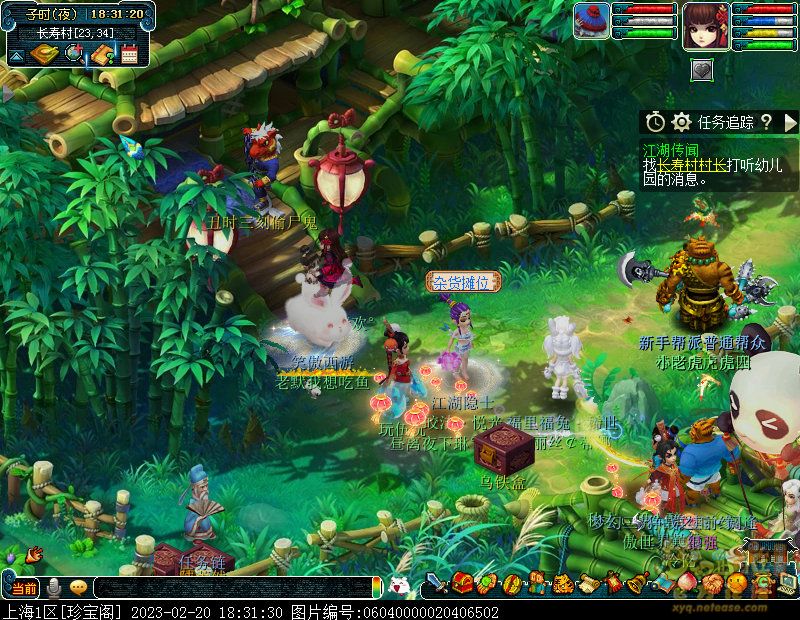This screenshot has width=800, height=620.
Task: Open the calendar events icon
Action: (129, 54)
